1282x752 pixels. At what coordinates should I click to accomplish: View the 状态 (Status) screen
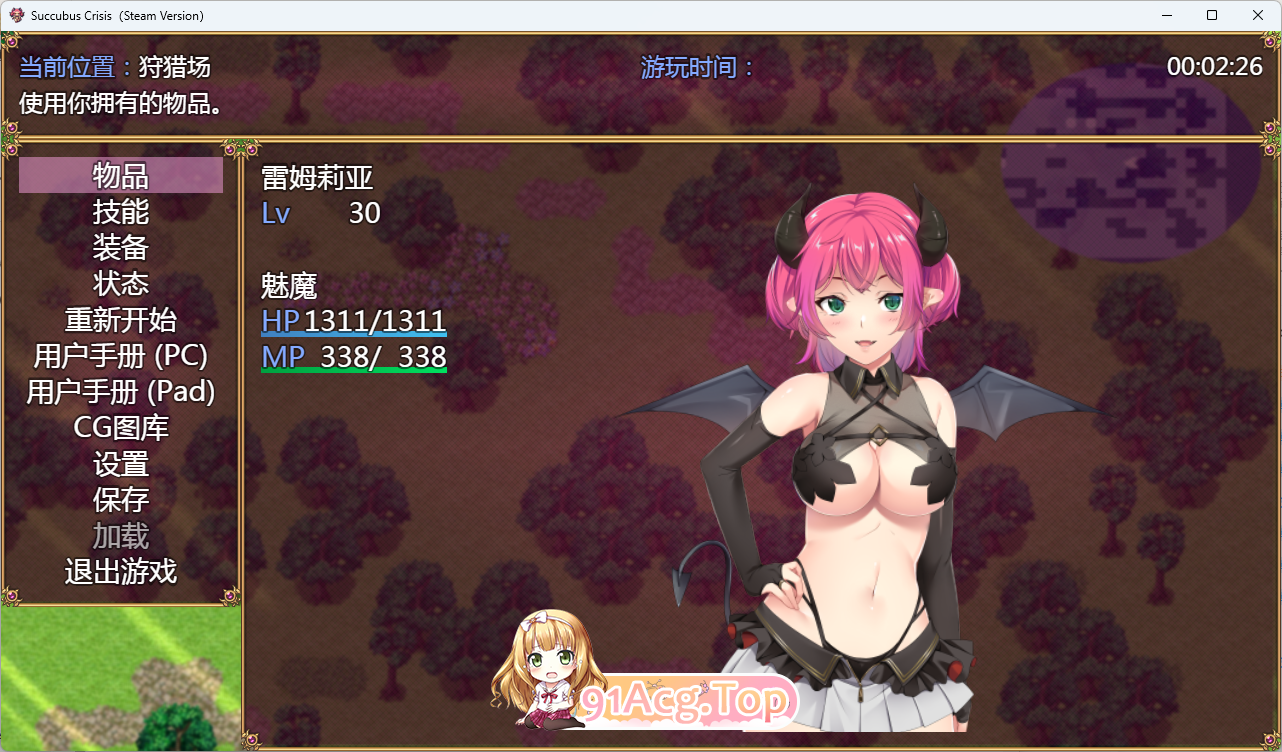(x=122, y=283)
